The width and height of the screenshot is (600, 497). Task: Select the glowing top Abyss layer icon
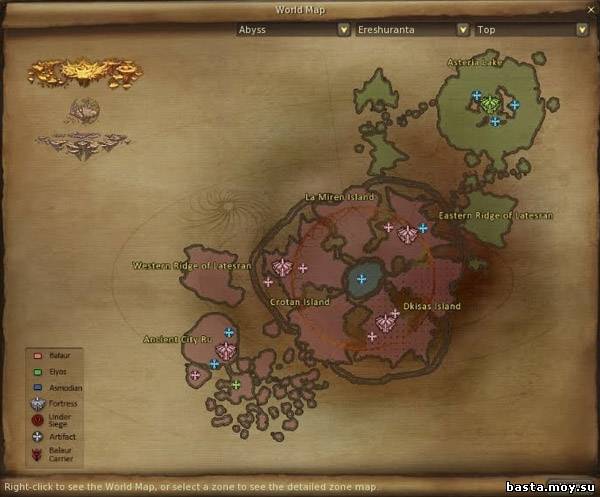(84, 73)
